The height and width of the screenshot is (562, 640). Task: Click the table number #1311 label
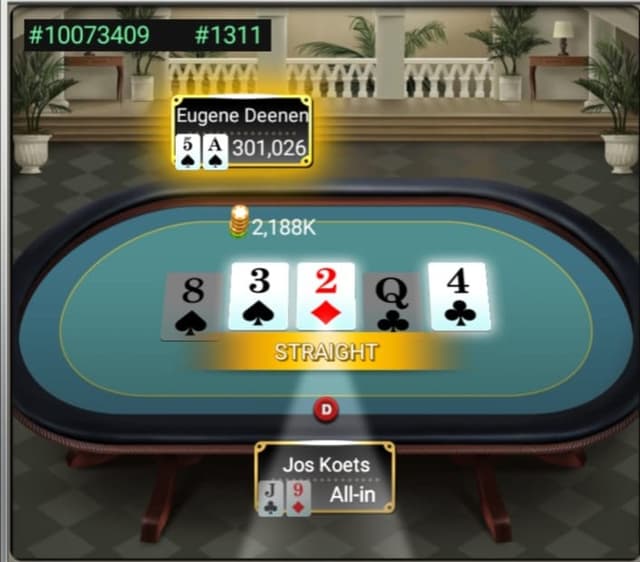coord(228,36)
